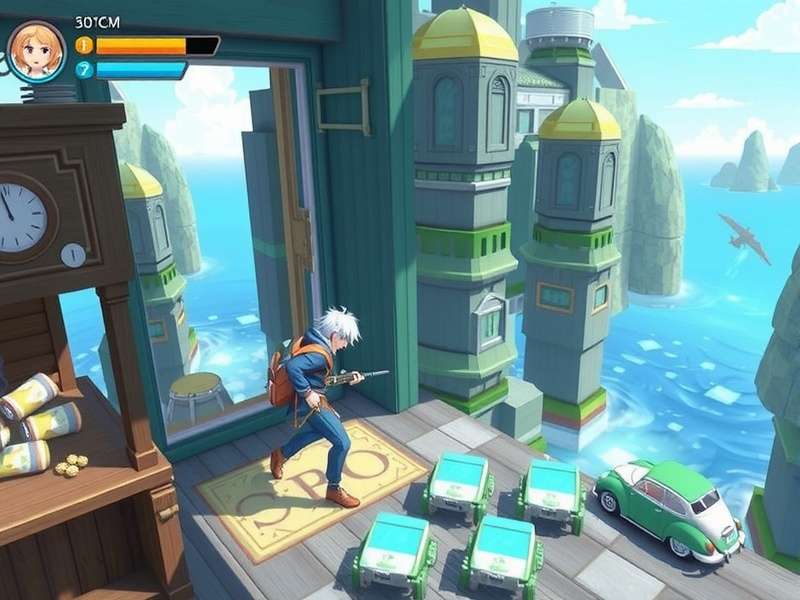The height and width of the screenshot is (600, 800).
Task: Click the blonde character portrait
Action: point(37,51)
